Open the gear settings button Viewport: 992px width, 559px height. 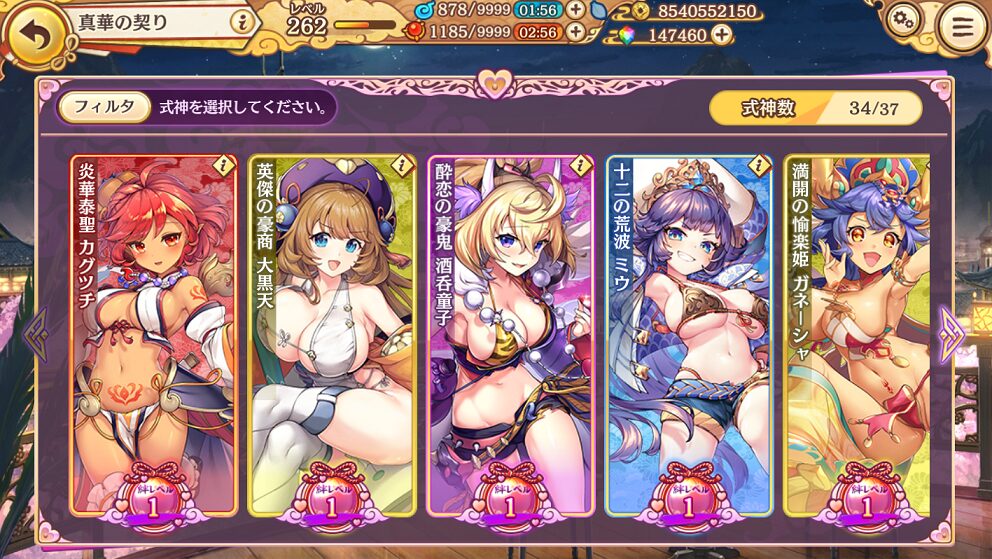point(903,19)
